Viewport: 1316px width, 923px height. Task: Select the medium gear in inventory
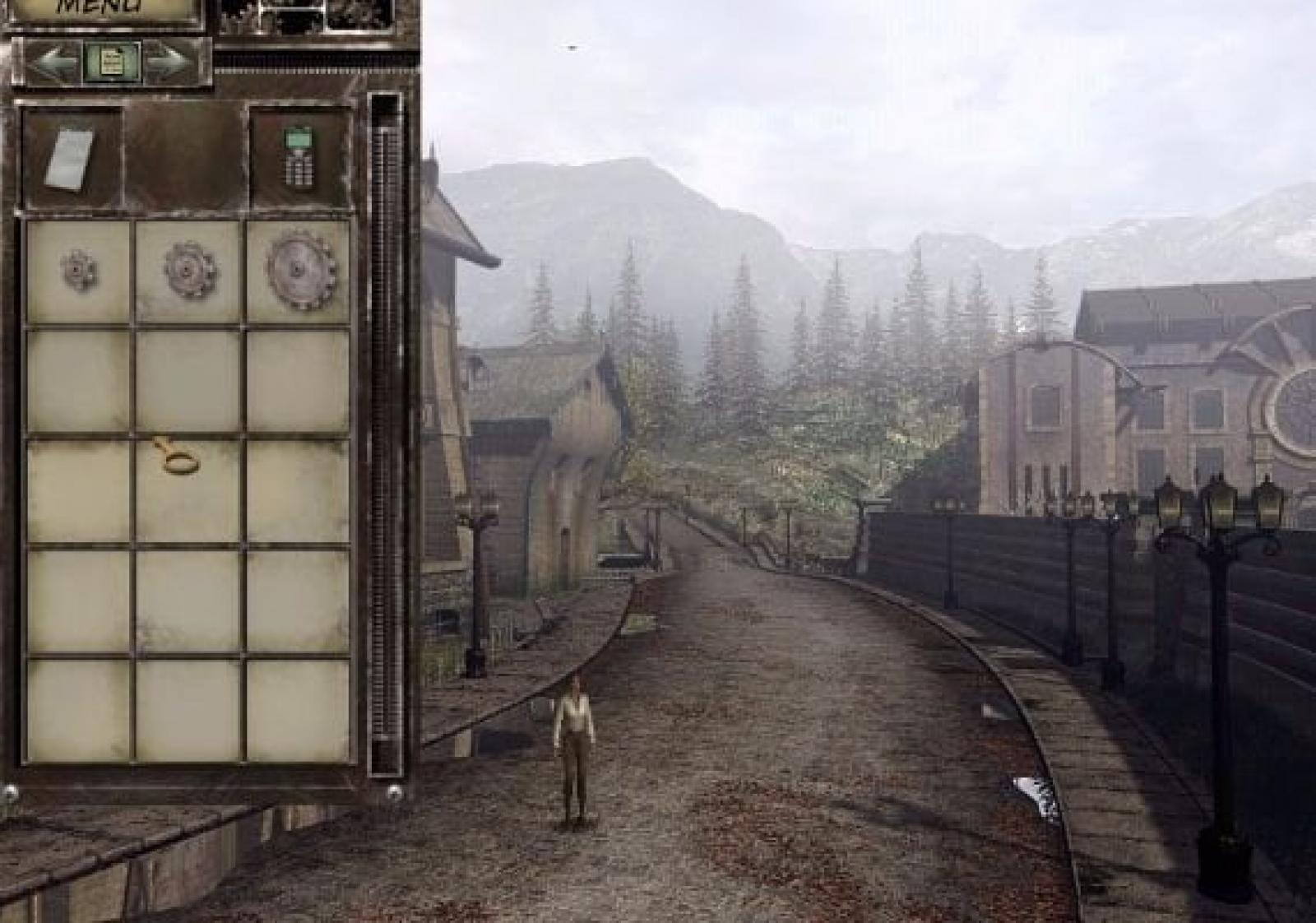coord(189,270)
